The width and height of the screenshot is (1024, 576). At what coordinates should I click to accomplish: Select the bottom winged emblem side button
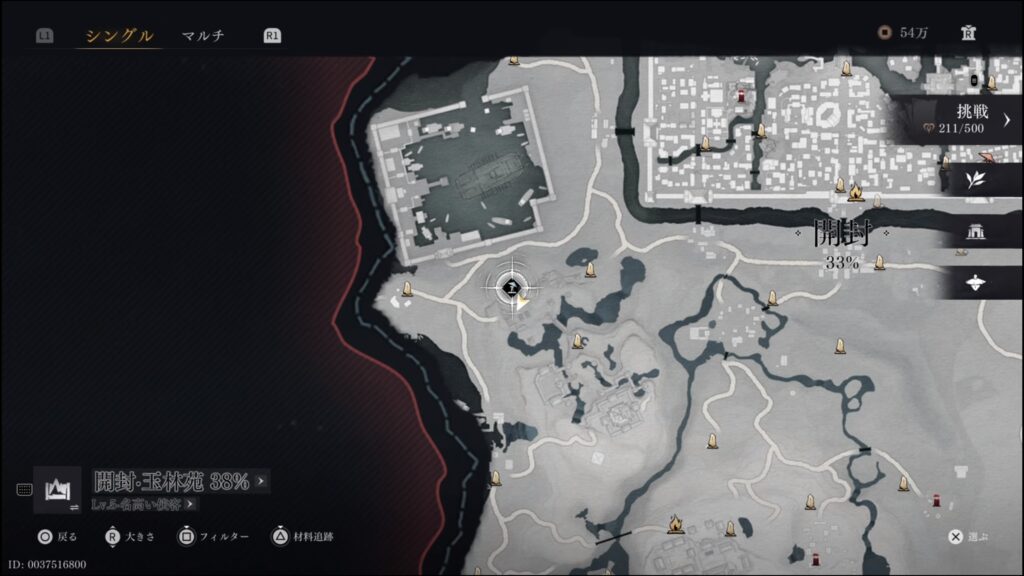pyautogui.click(x=975, y=283)
